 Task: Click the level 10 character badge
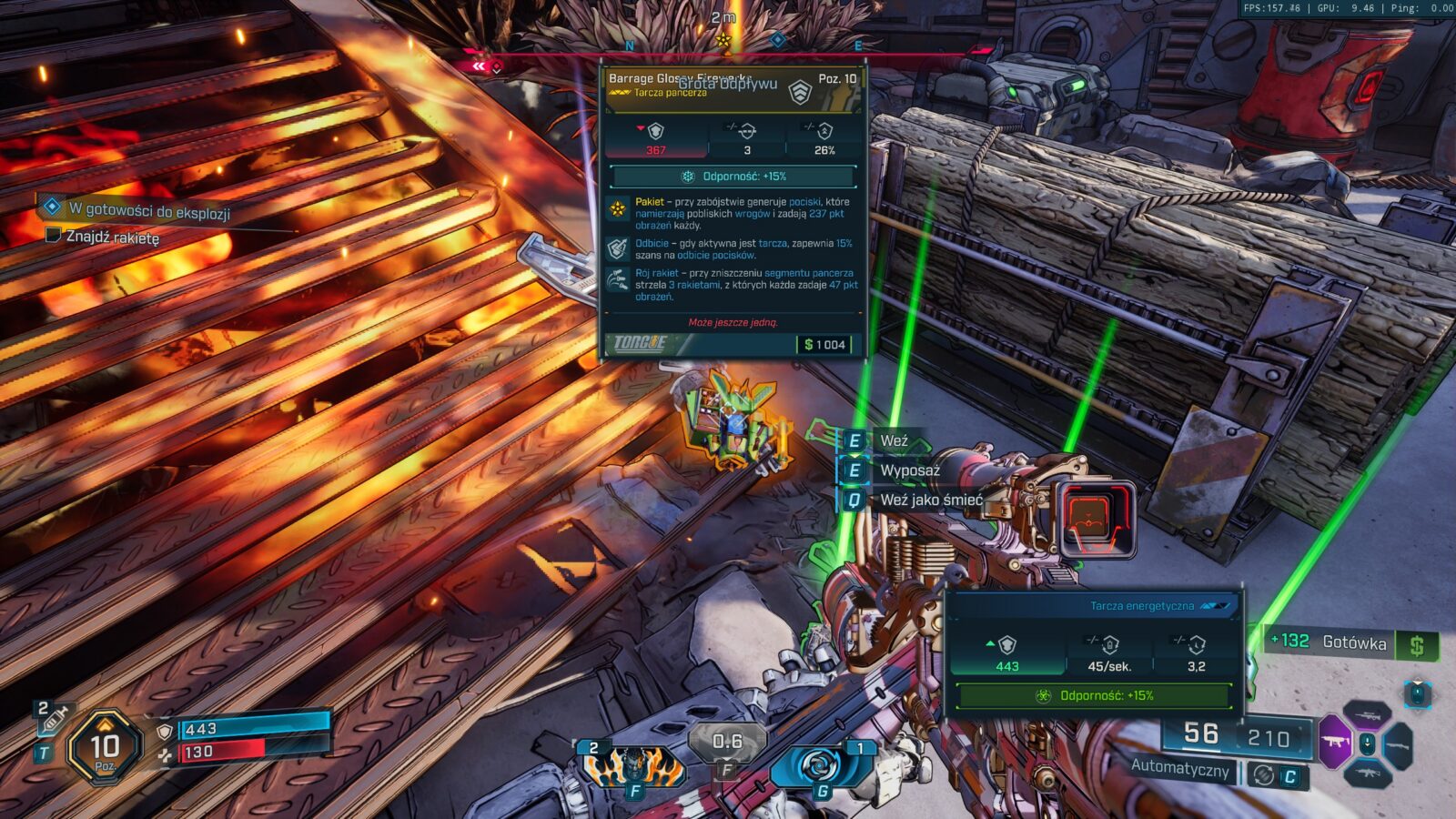coord(105,748)
